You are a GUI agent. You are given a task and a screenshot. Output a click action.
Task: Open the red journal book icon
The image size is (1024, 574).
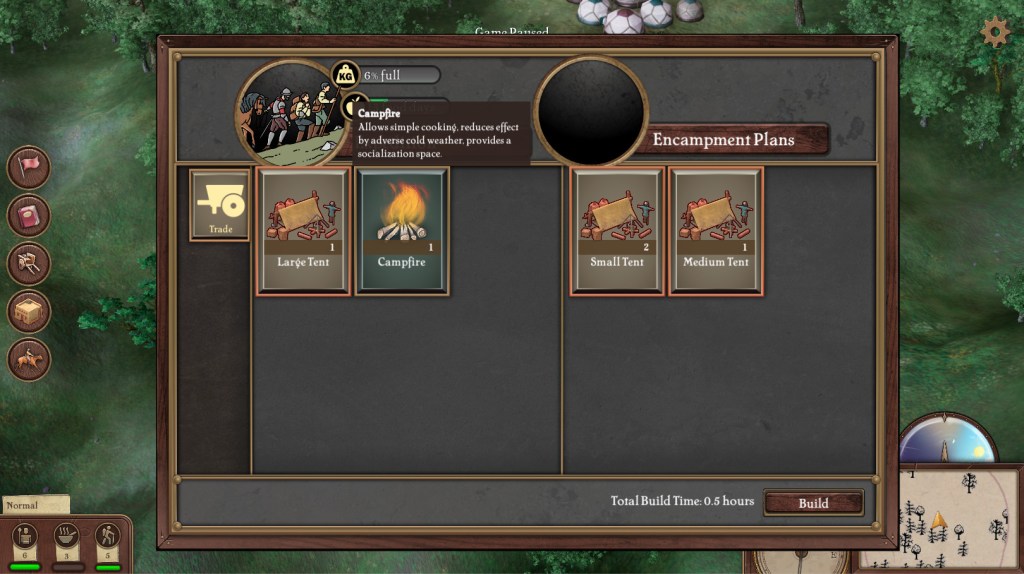[x=29, y=215]
